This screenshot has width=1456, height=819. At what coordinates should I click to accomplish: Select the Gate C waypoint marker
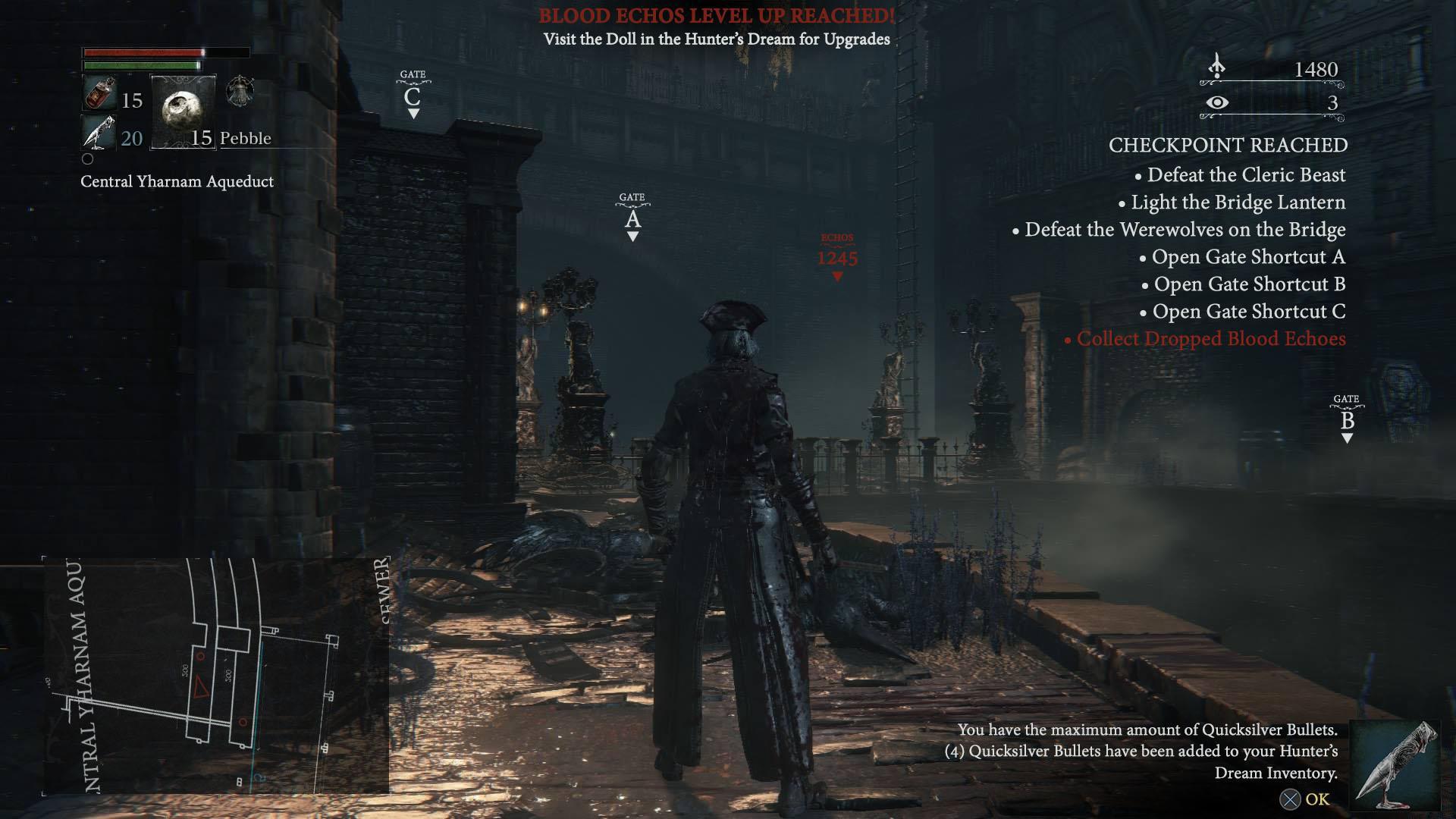(413, 95)
